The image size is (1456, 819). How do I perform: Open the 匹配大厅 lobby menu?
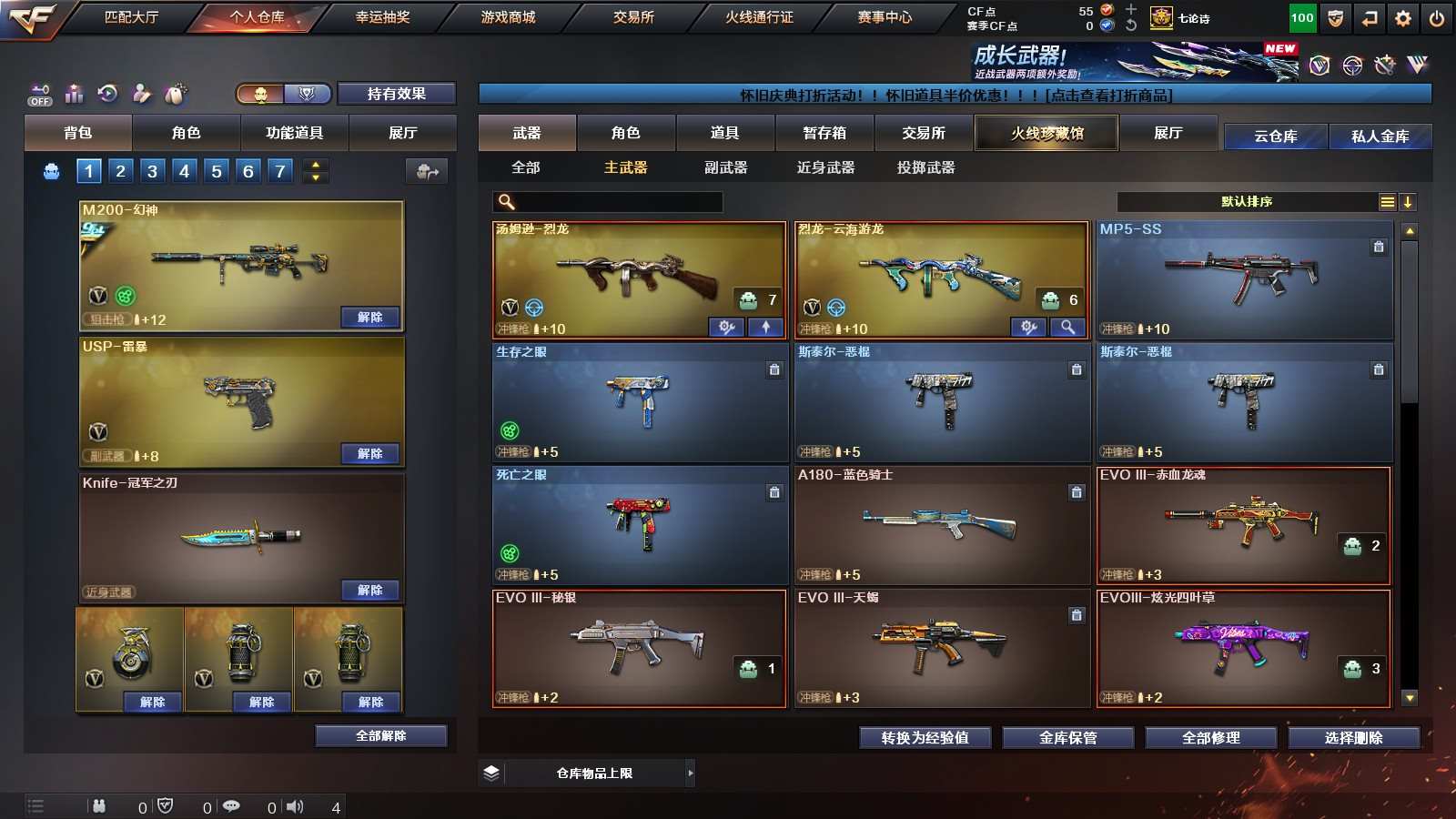pyautogui.click(x=131, y=17)
